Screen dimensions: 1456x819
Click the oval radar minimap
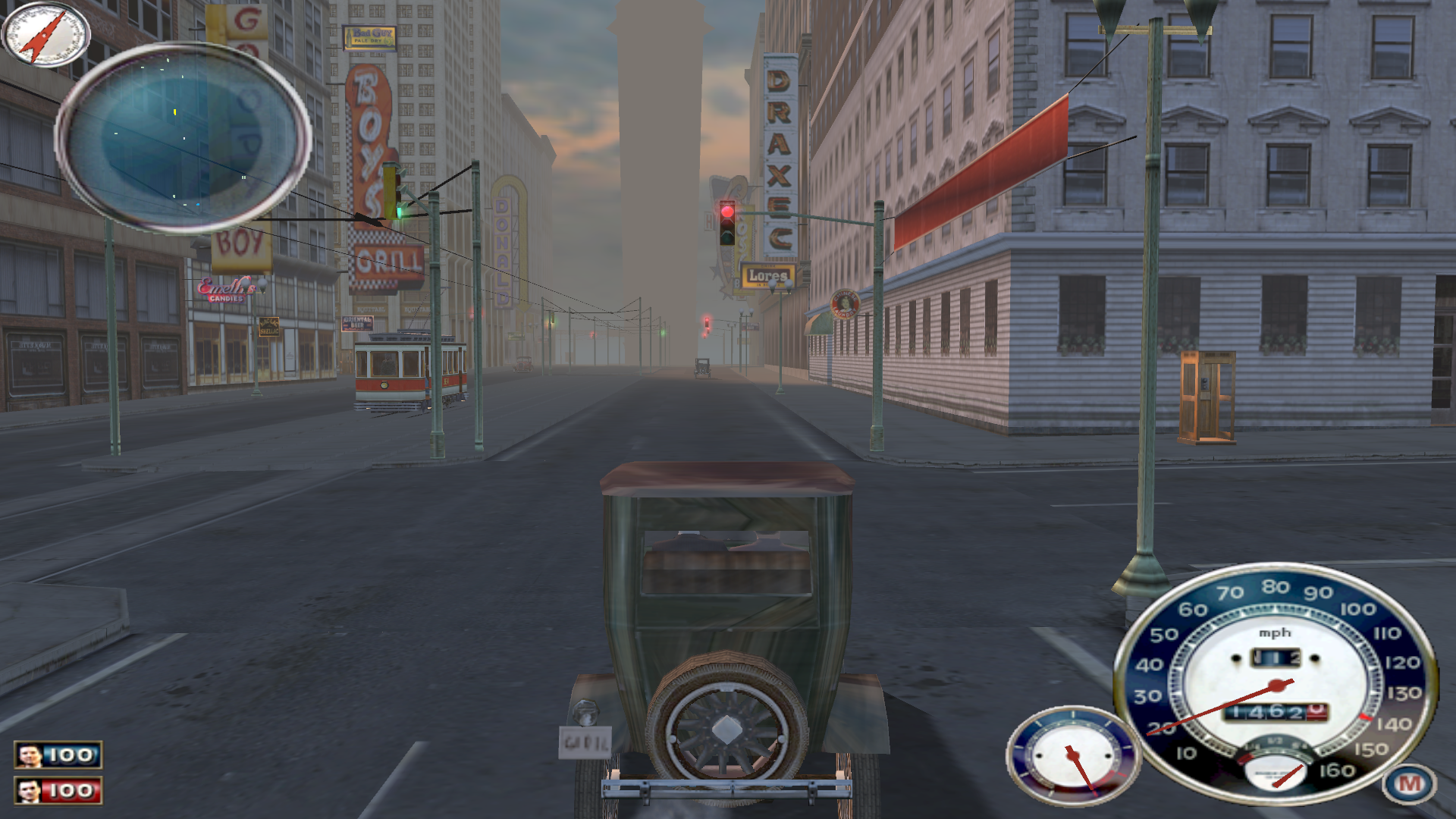point(183,137)
